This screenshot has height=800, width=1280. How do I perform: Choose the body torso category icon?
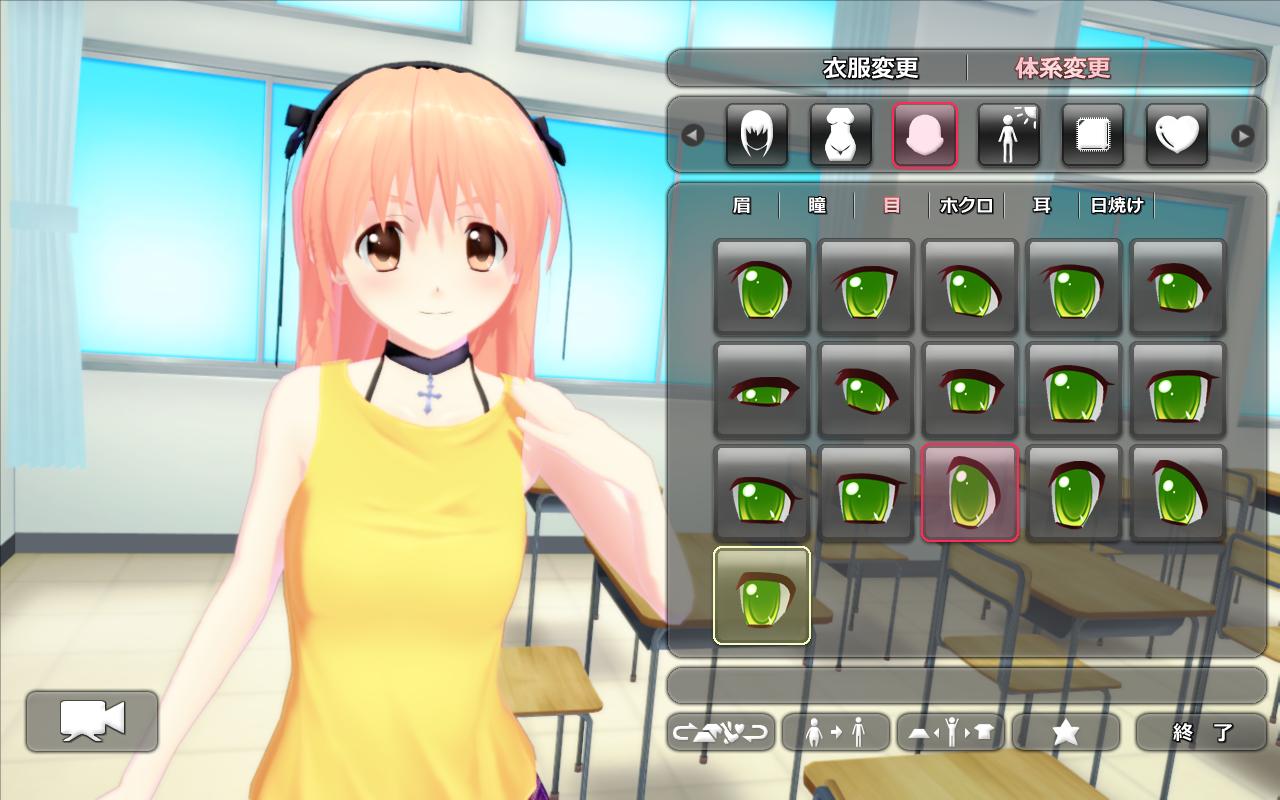coord(841,135)
